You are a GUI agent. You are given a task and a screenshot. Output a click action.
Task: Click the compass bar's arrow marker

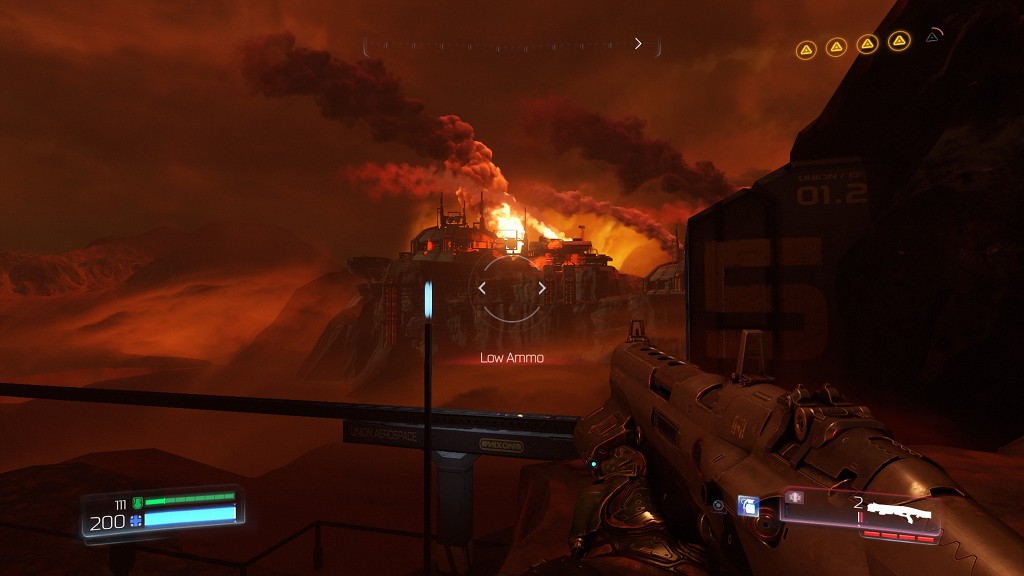[x=638, y=44]
